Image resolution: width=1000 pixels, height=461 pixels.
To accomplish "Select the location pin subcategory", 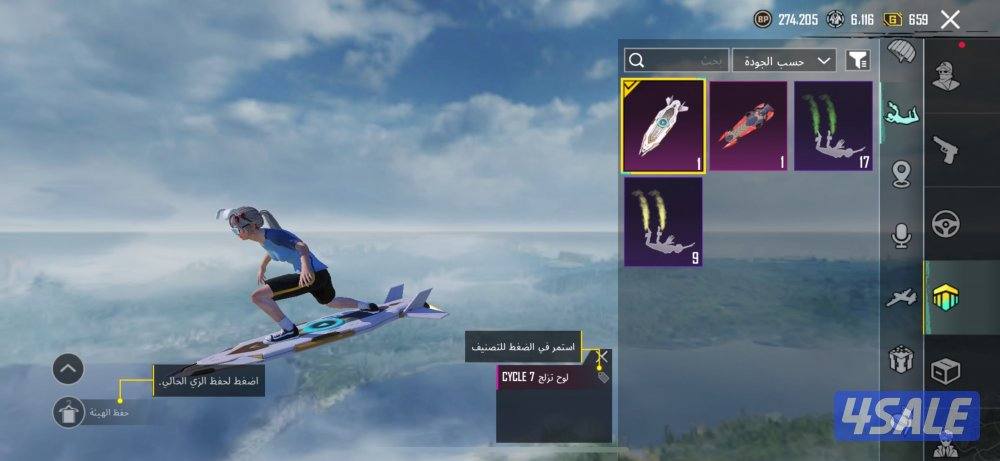I will [902, 173].
